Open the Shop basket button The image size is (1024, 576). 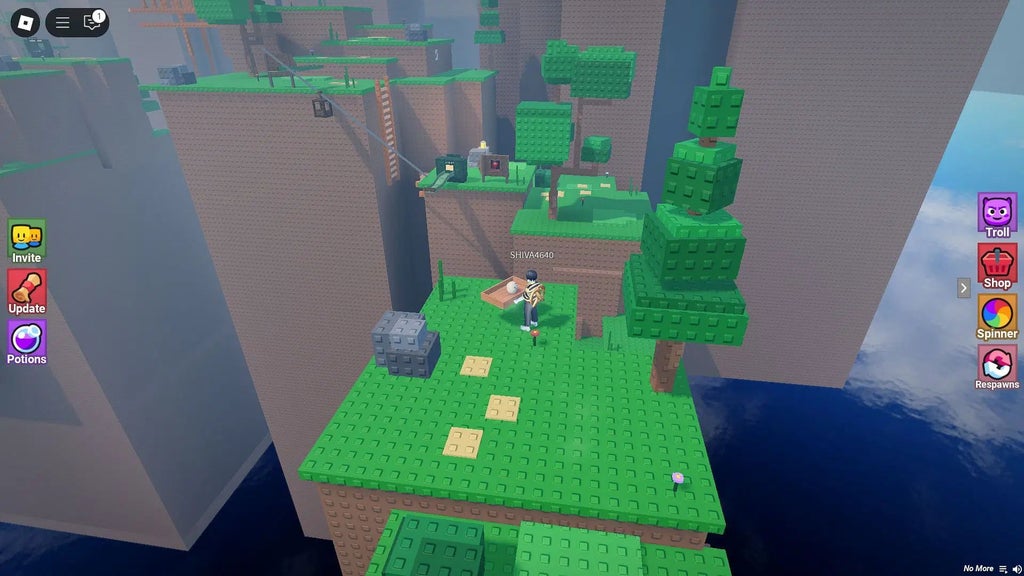[x=997, y=266]
